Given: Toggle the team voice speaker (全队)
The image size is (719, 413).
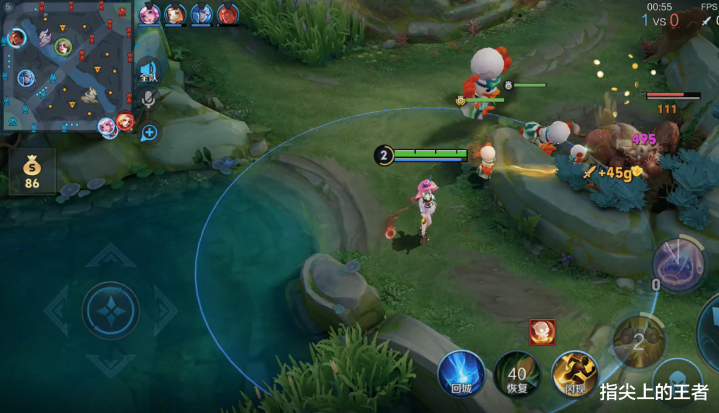Looking at the screenshot, I should pyautogui.click(x=148, y=72).
